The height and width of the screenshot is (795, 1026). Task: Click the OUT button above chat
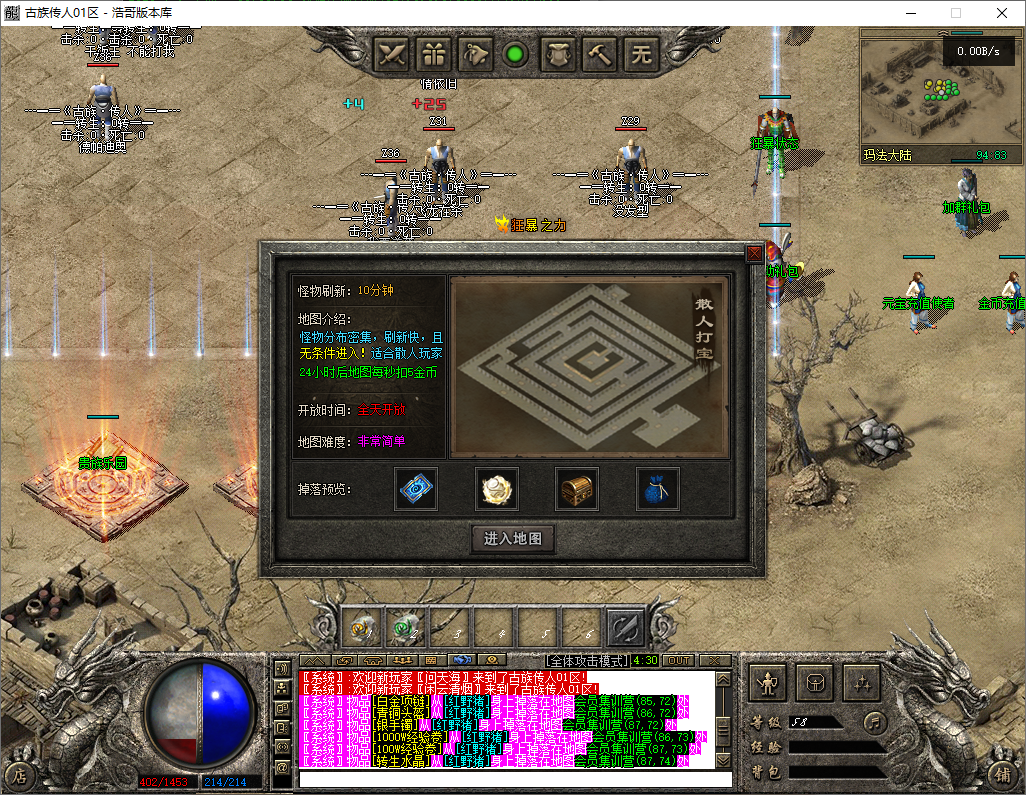678,660
